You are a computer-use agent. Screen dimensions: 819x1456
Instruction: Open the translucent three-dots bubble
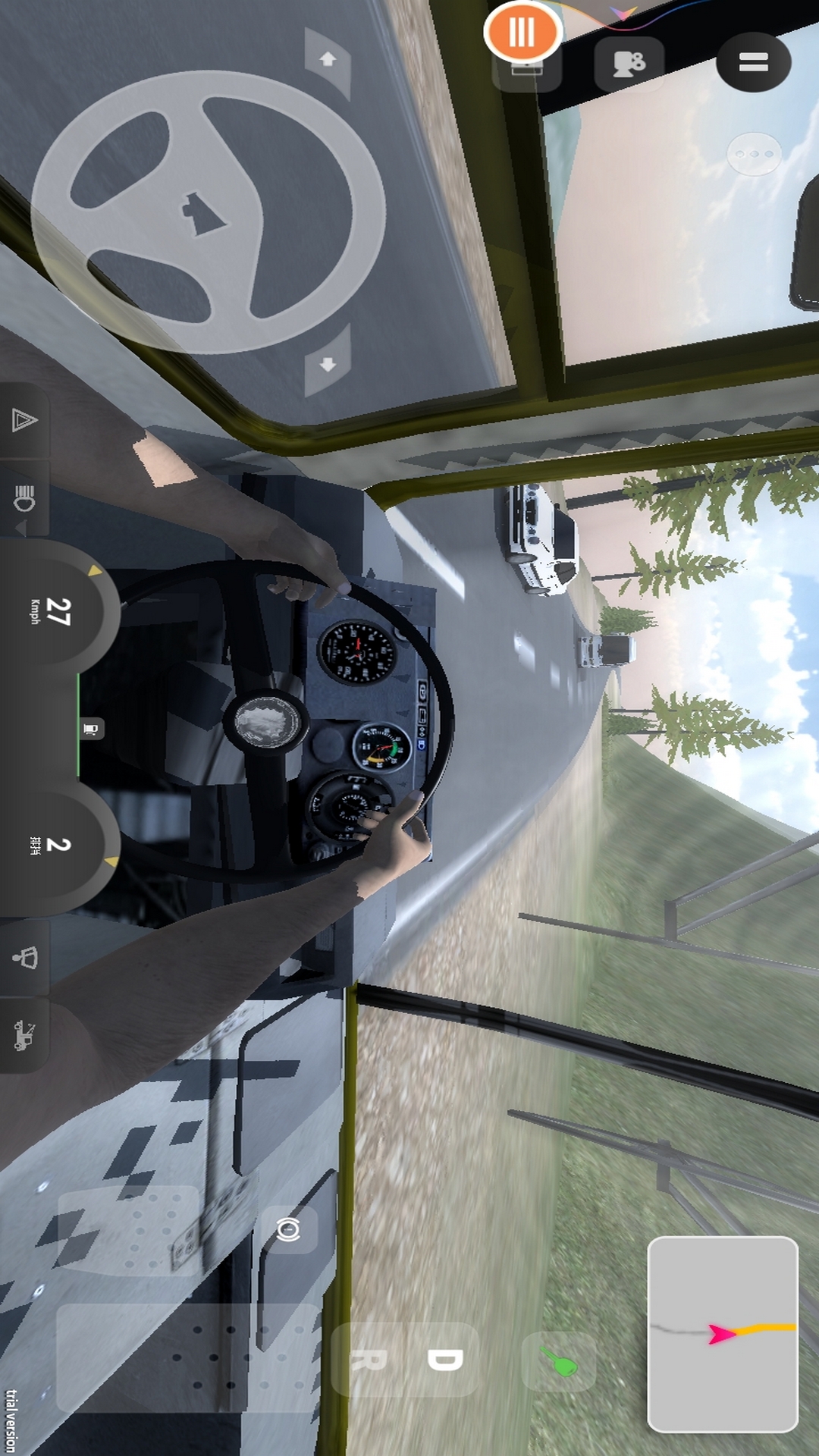point(754,154)
